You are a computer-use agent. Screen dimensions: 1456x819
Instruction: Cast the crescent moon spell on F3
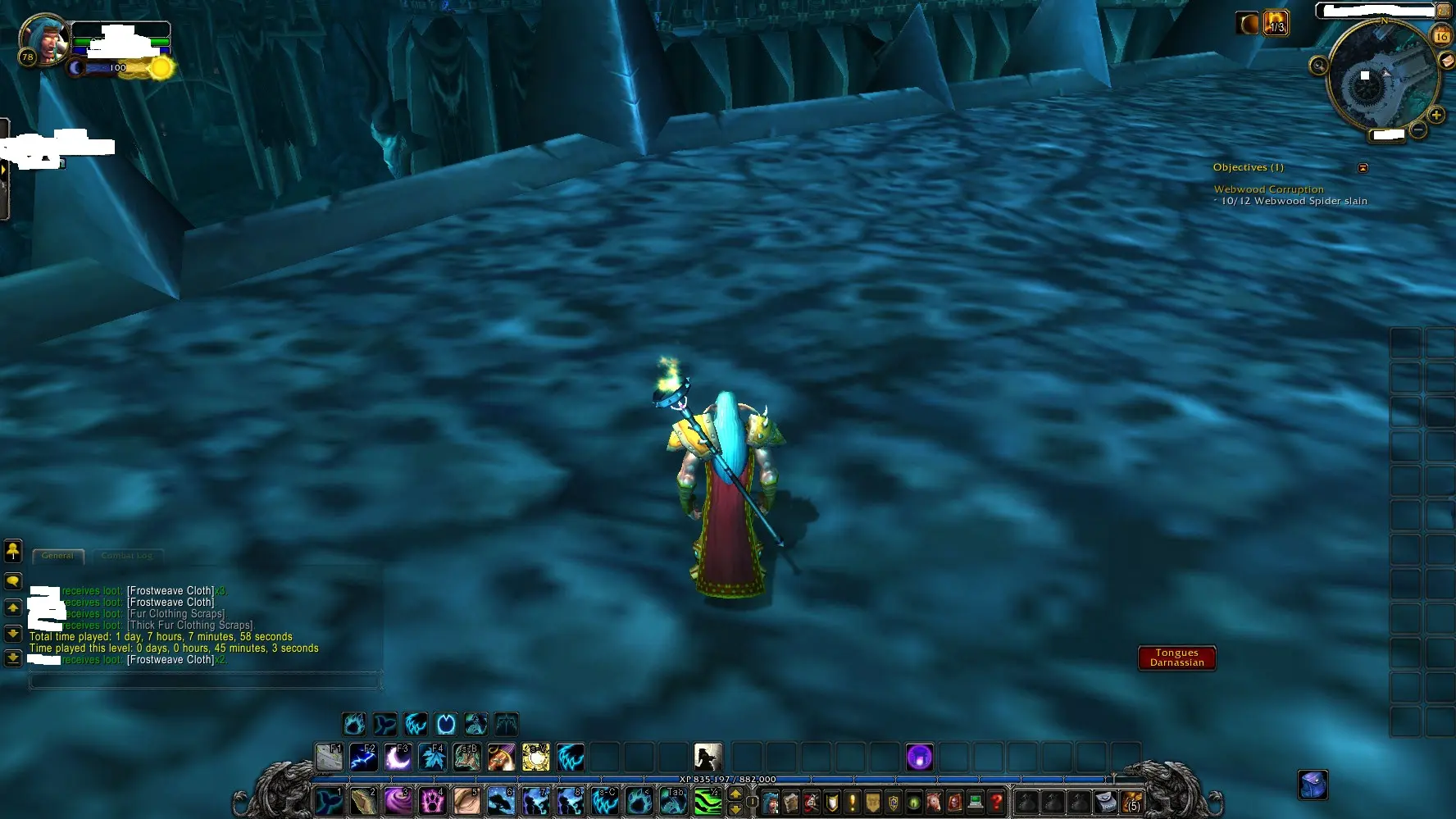point(398,758)
